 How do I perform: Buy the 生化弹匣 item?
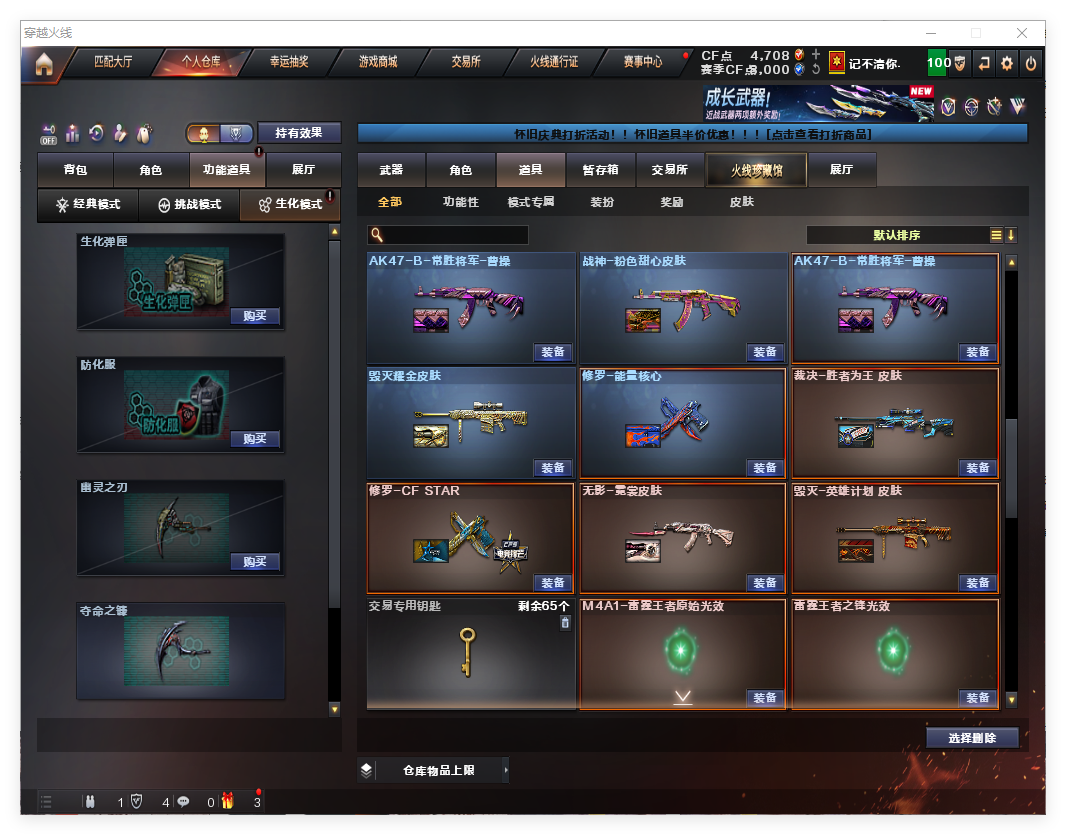(254, 316)
